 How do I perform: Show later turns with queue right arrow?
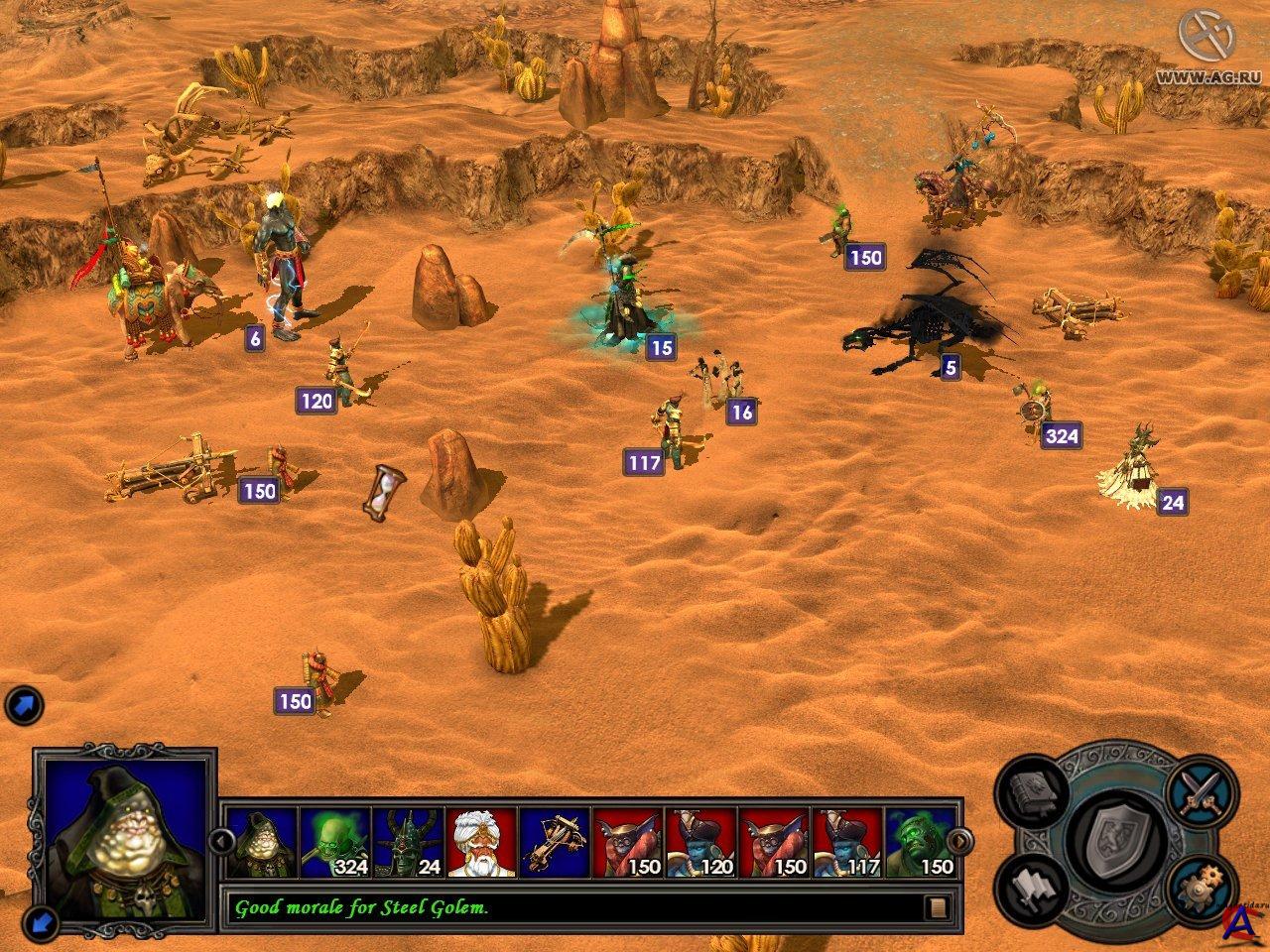pos(959,842)
